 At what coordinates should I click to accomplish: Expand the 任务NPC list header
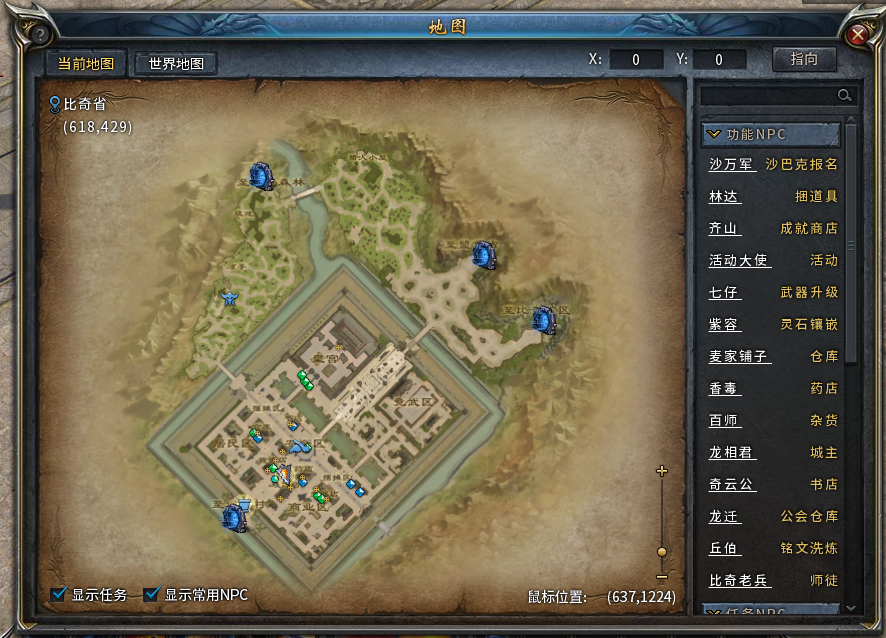click(x=771, y=611)
